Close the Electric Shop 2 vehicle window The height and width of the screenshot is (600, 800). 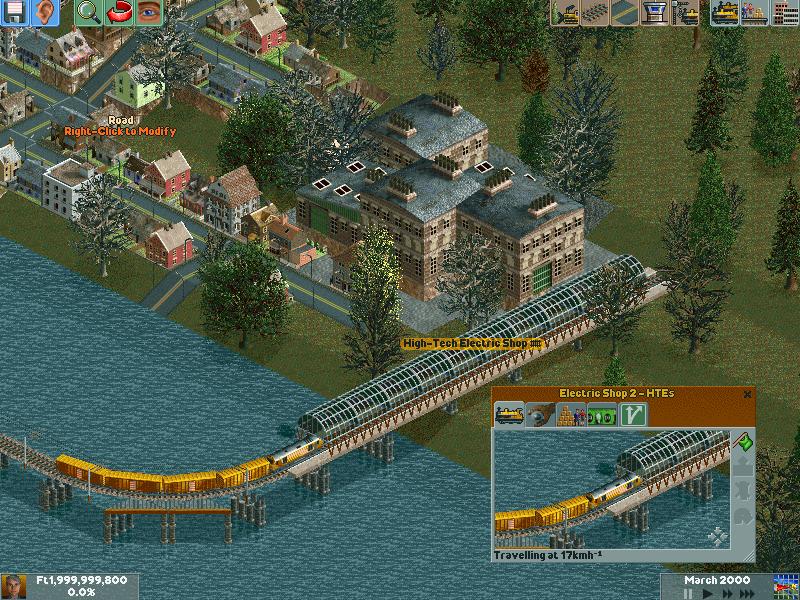pyautogui.click(x=747, y=394)
